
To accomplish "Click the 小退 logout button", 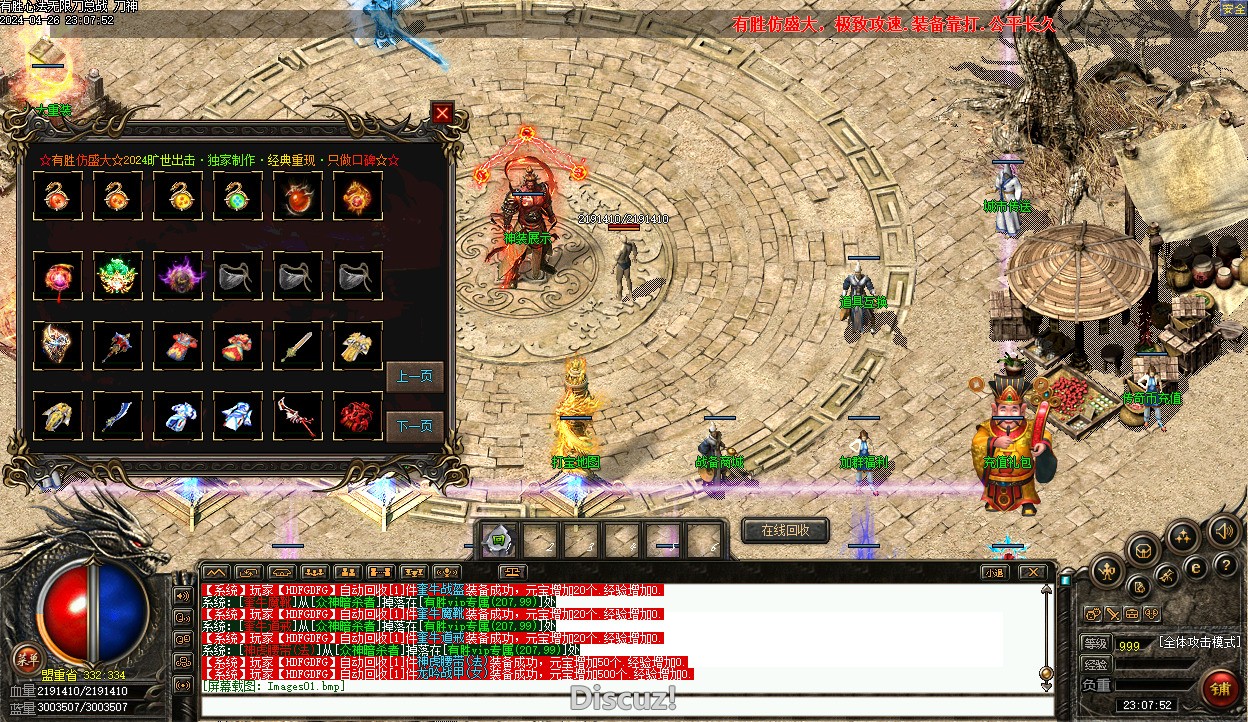I will coord(993,573).
